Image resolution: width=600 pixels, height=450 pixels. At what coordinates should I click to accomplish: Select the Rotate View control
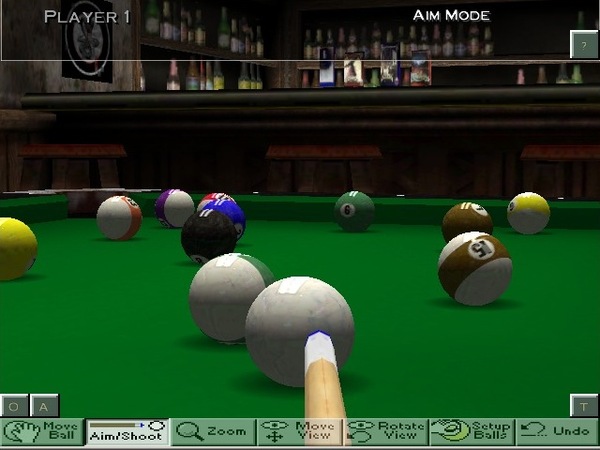(385, 432)
